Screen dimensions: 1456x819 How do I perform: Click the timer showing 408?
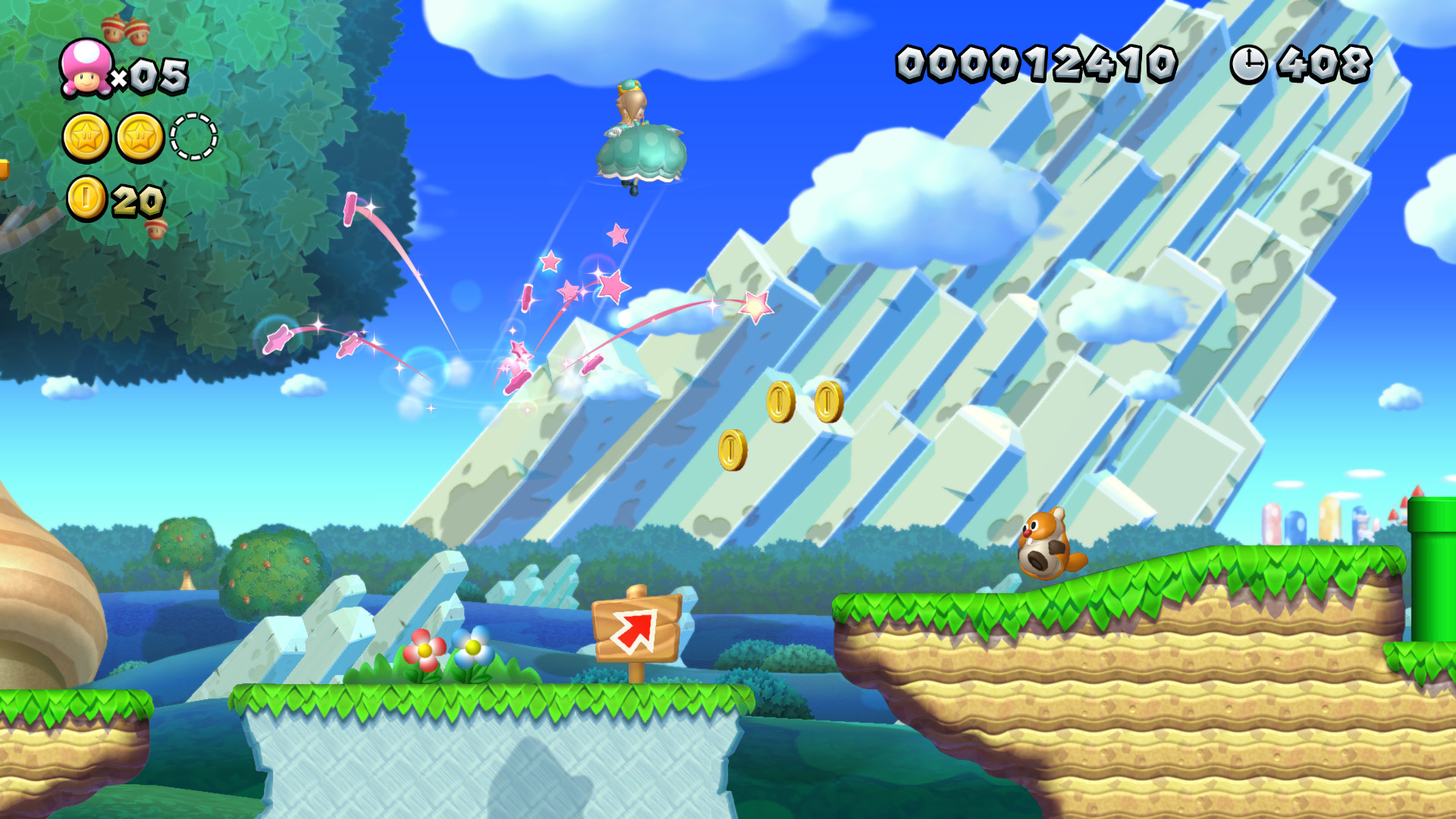pyautogui.click(x=1323, y=64)
